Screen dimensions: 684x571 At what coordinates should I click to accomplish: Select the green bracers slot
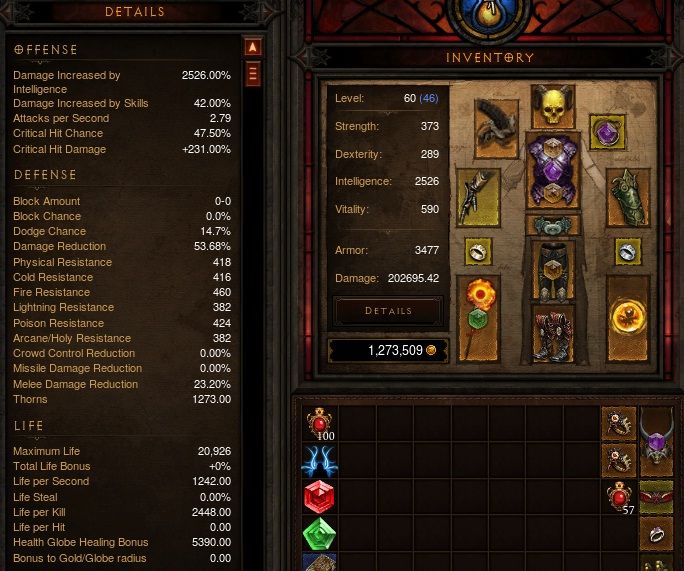click(628, 197)
